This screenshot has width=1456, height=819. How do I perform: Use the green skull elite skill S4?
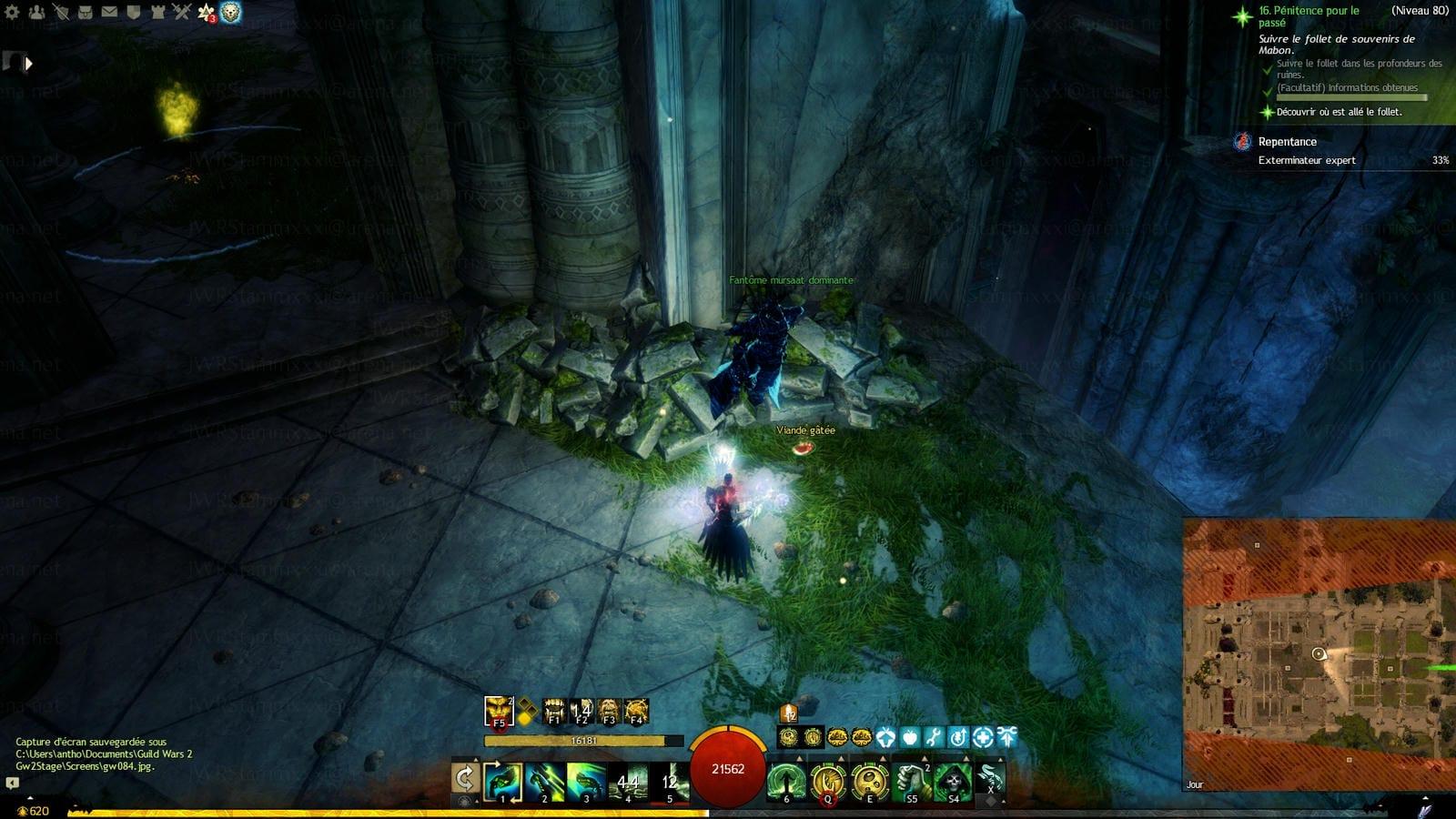(952, 782)
